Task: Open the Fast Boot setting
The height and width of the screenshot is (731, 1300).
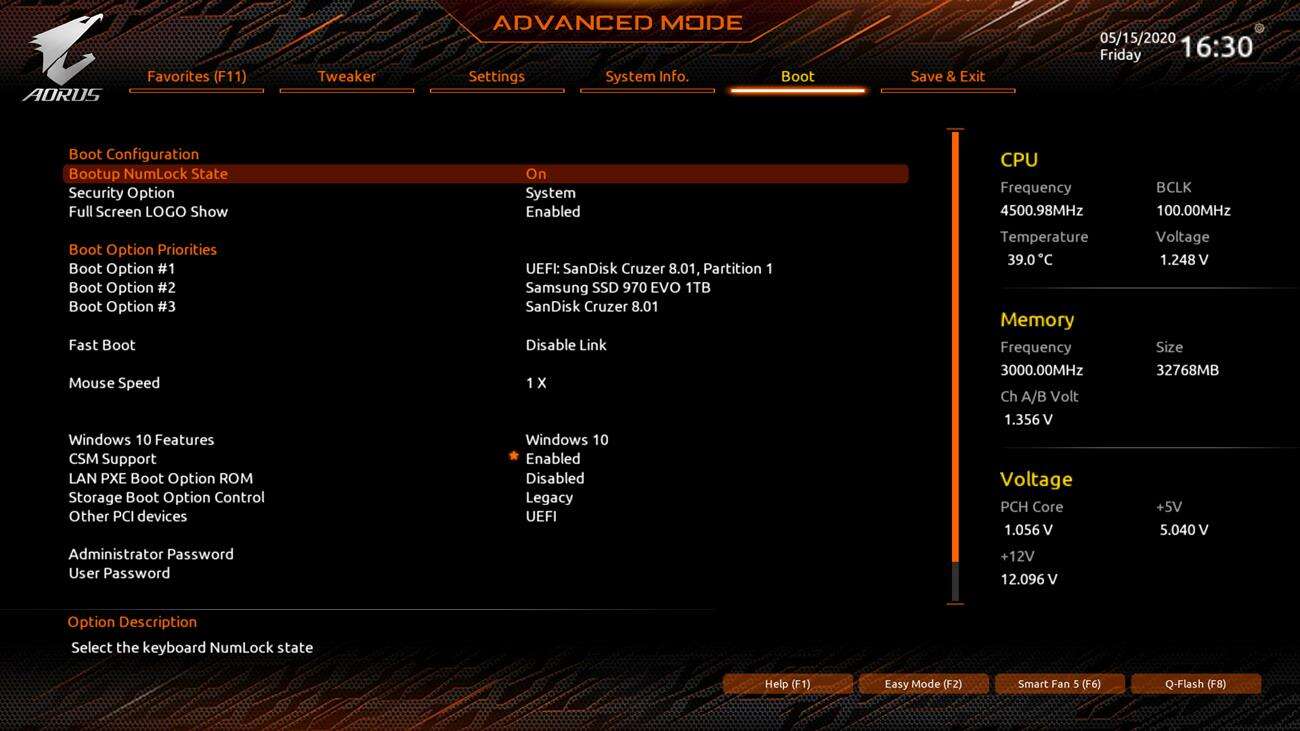Action: click(x=102, y=345)
